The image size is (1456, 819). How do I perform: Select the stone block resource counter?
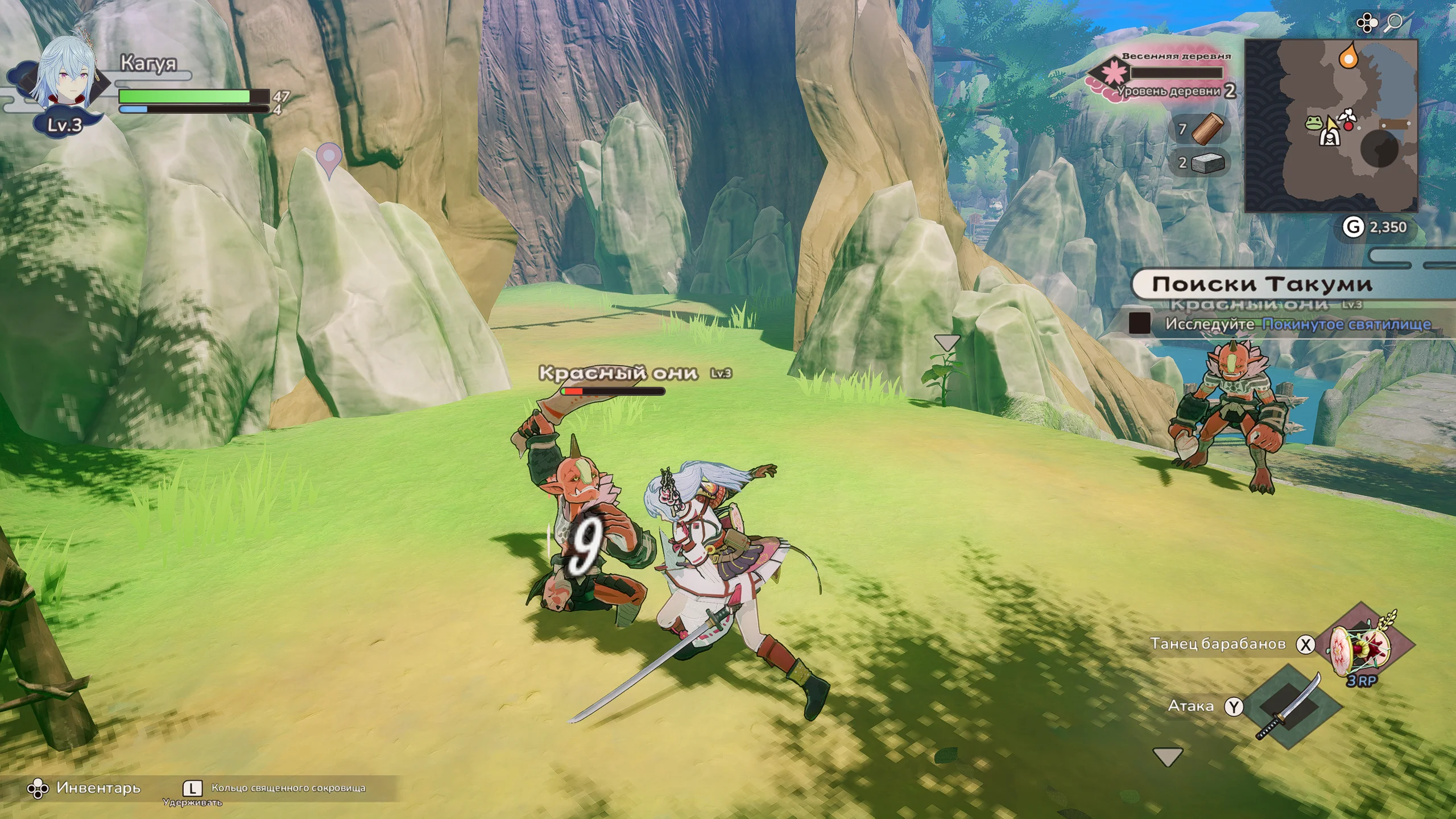click(x=1207, y=163)
